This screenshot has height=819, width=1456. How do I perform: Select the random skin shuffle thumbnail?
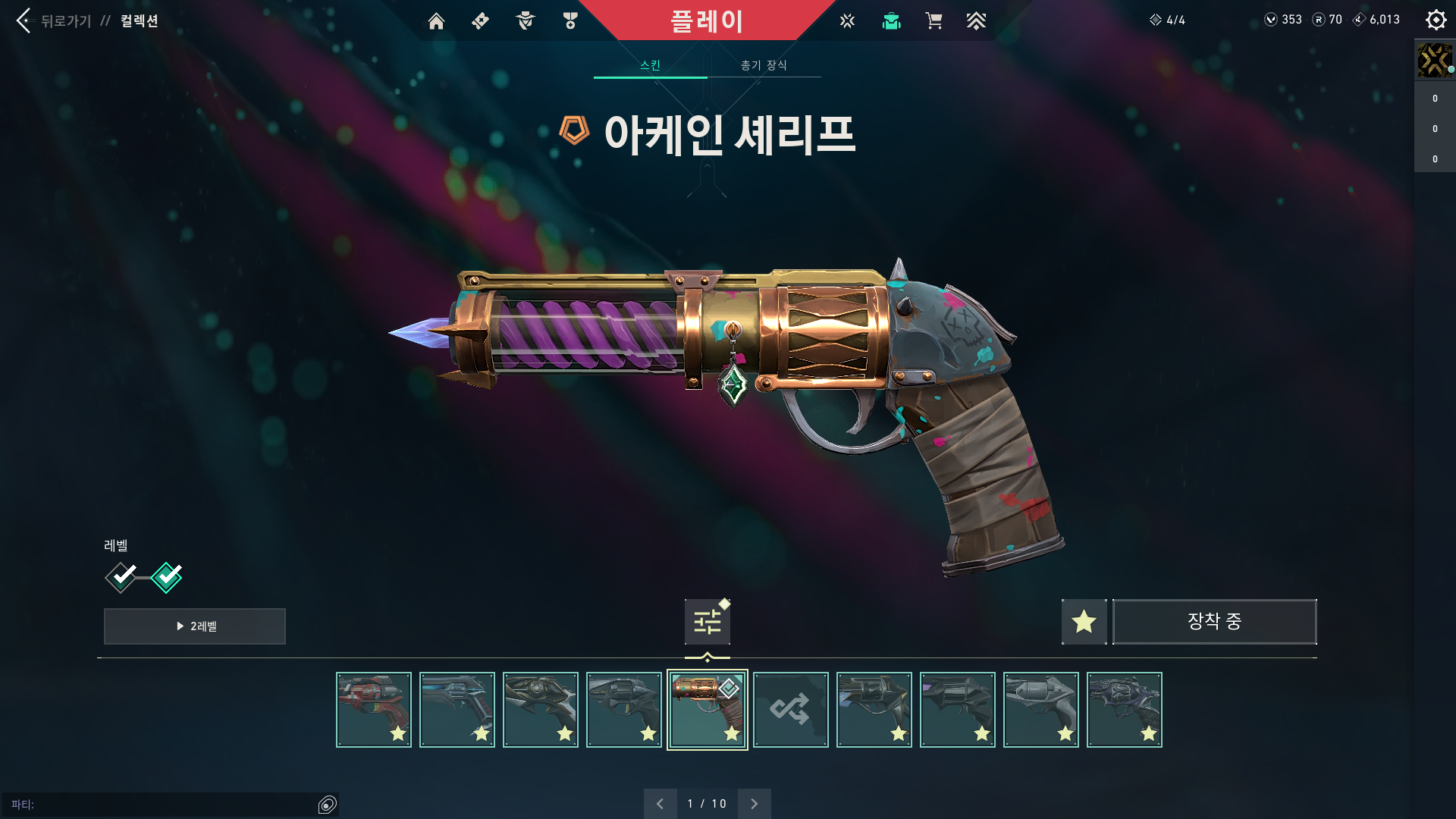click(x=791, y=709)
